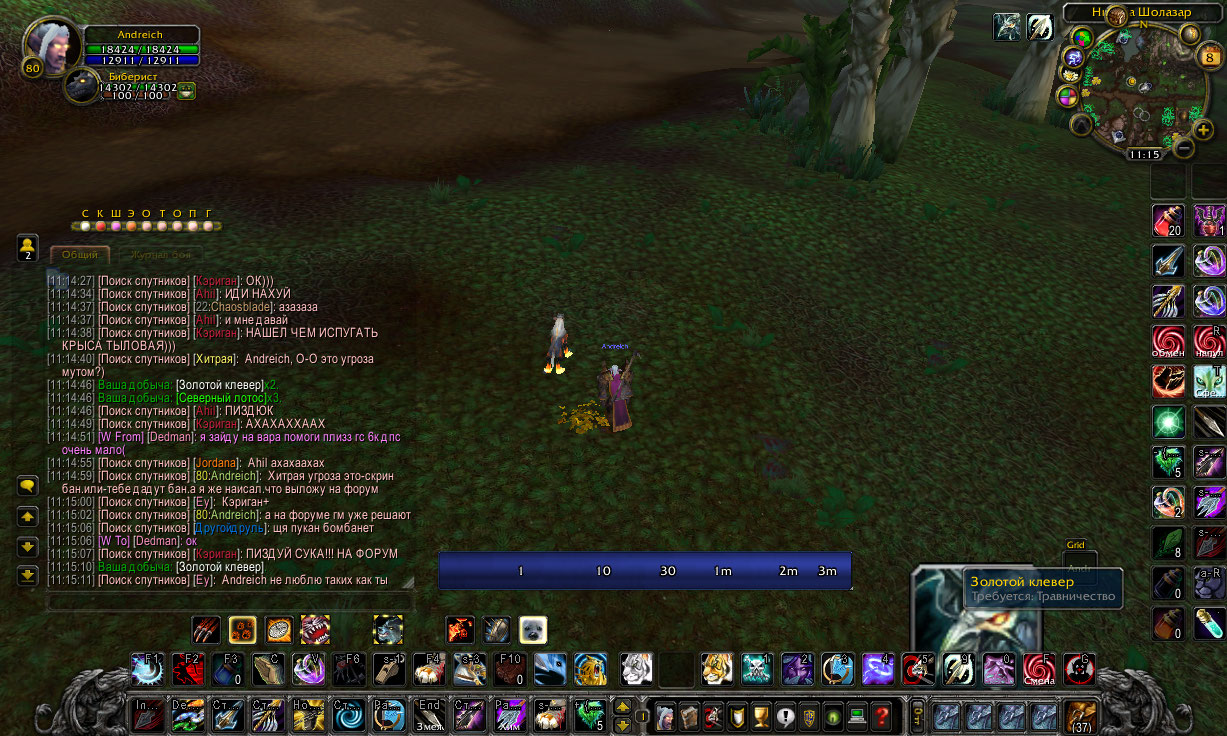Image resolution: width=1227 pixels, height=736 pixels.
Task: Click the chat input box
Action: click(230, 602)
